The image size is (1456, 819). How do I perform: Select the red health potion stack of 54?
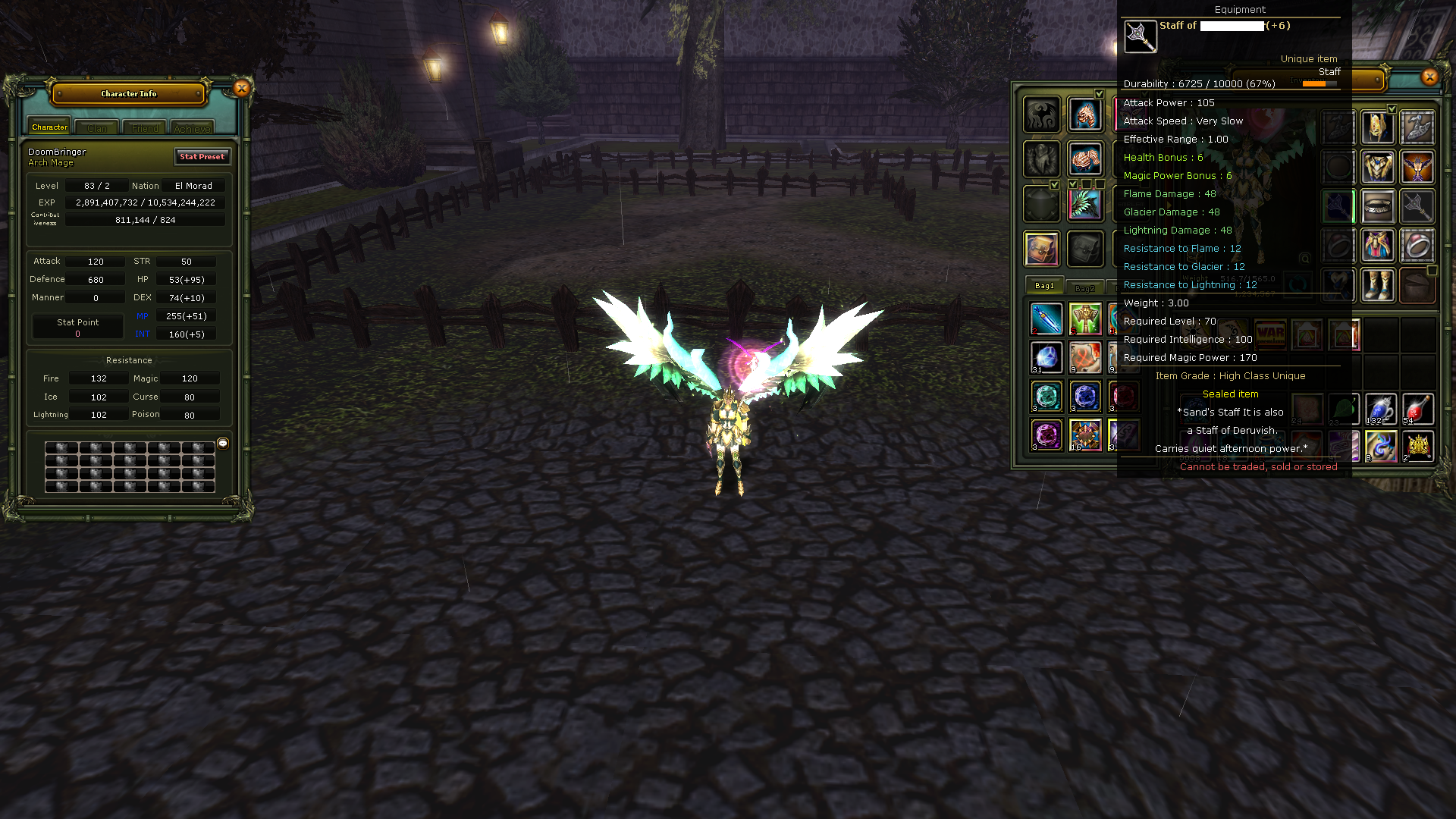(1417, 409)
